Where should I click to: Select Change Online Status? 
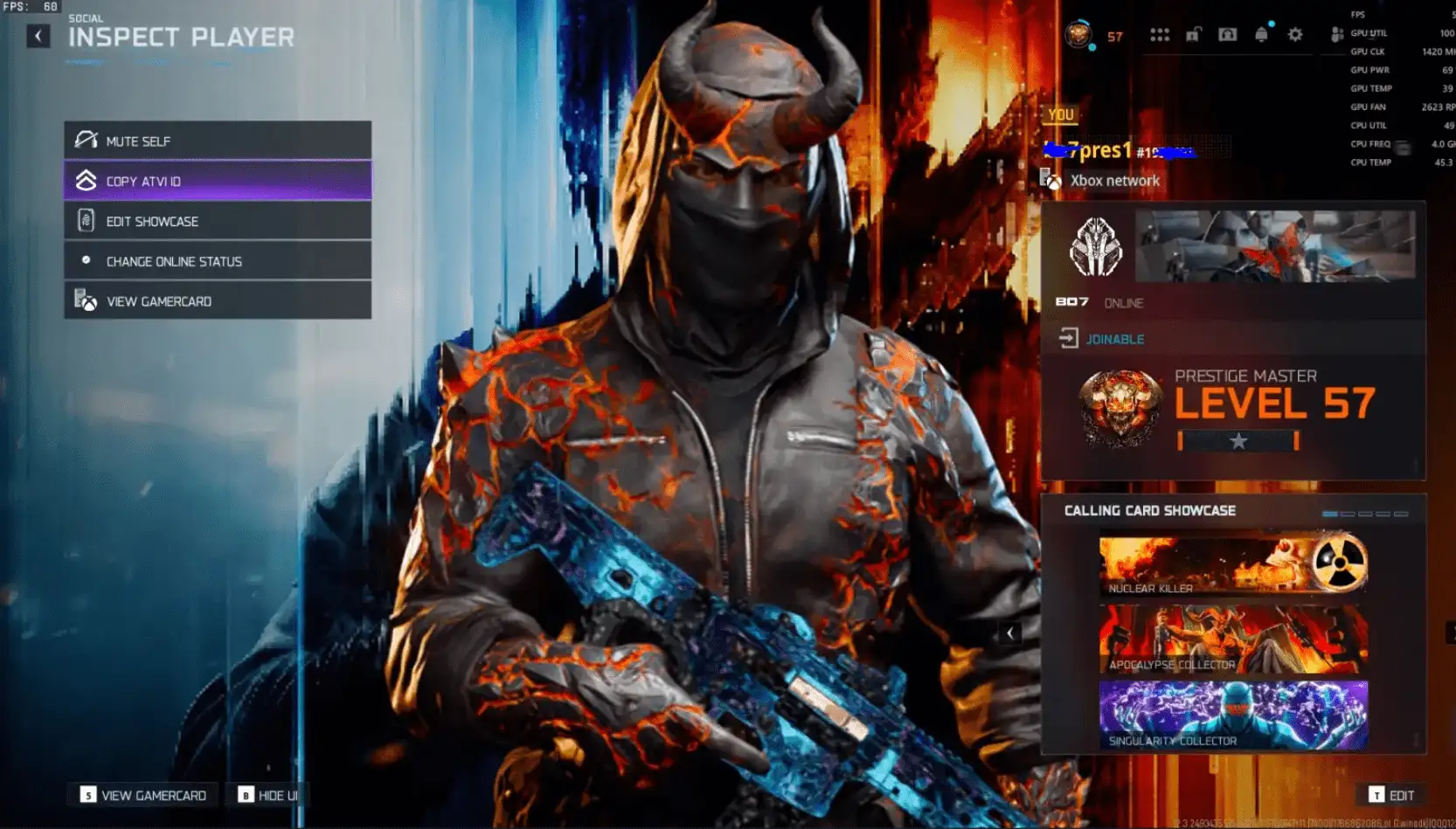point(218,261)
